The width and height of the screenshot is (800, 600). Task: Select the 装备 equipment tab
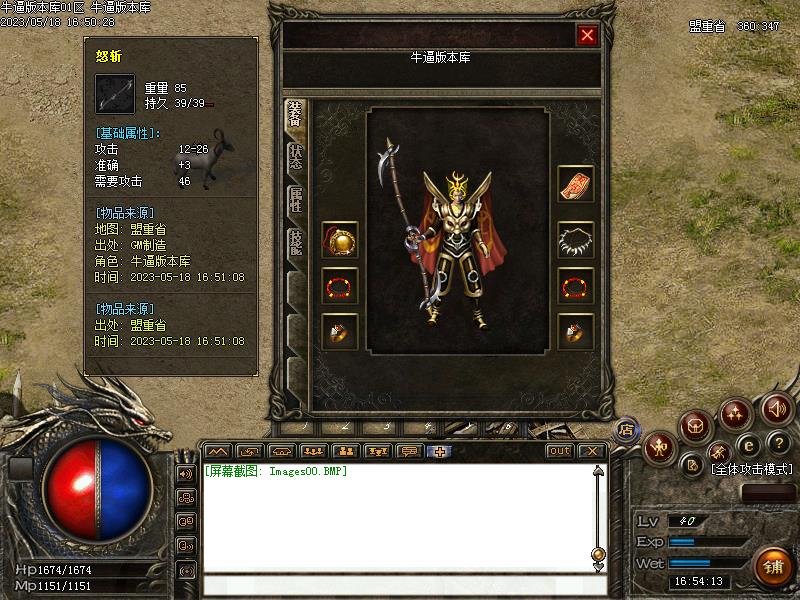[295, 116]
